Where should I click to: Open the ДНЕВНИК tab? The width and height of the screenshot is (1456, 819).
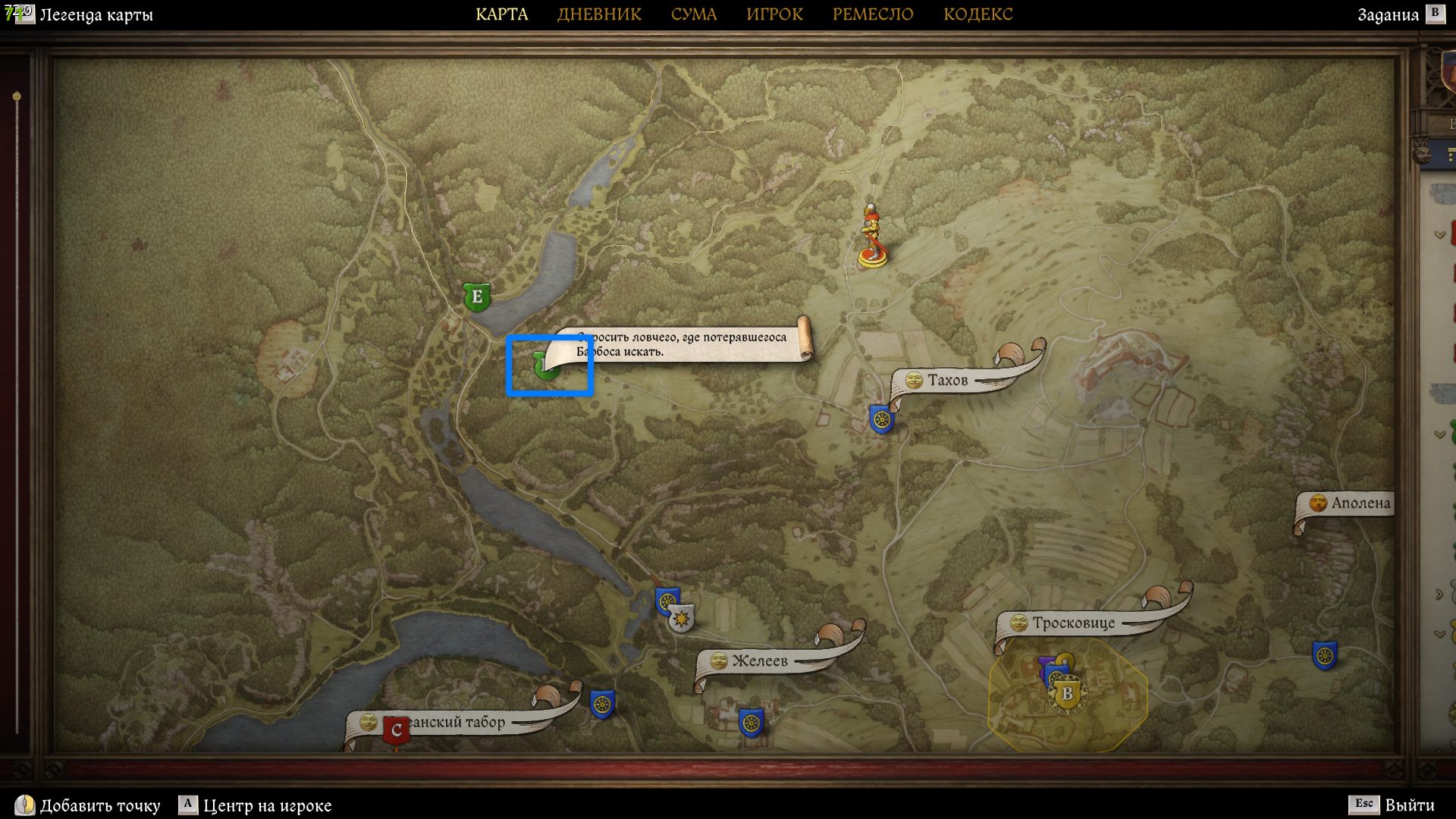pyautogui.click(x=599, y=14)
